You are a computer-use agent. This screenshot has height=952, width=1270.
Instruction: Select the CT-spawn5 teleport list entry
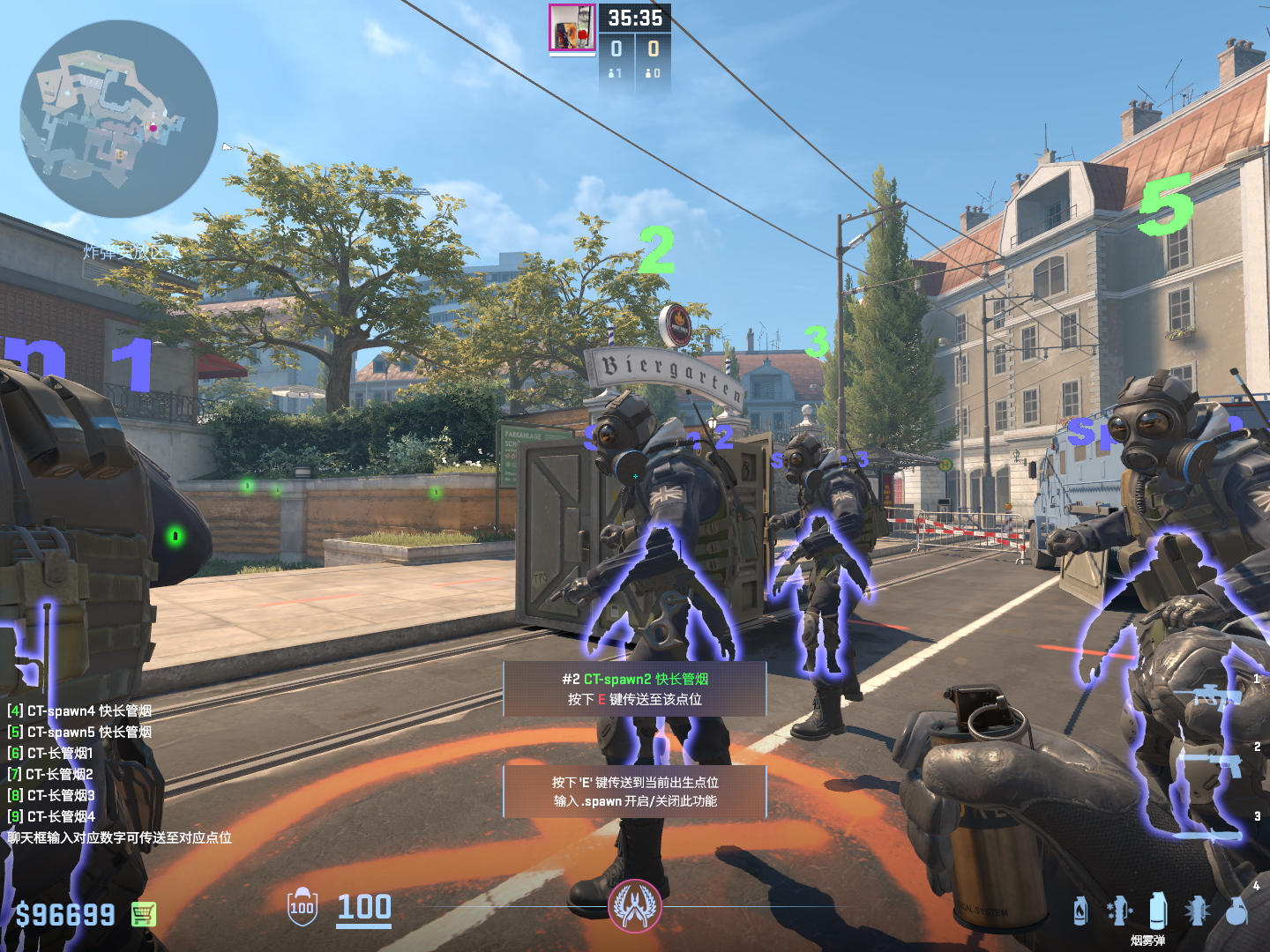coord(79,732)
